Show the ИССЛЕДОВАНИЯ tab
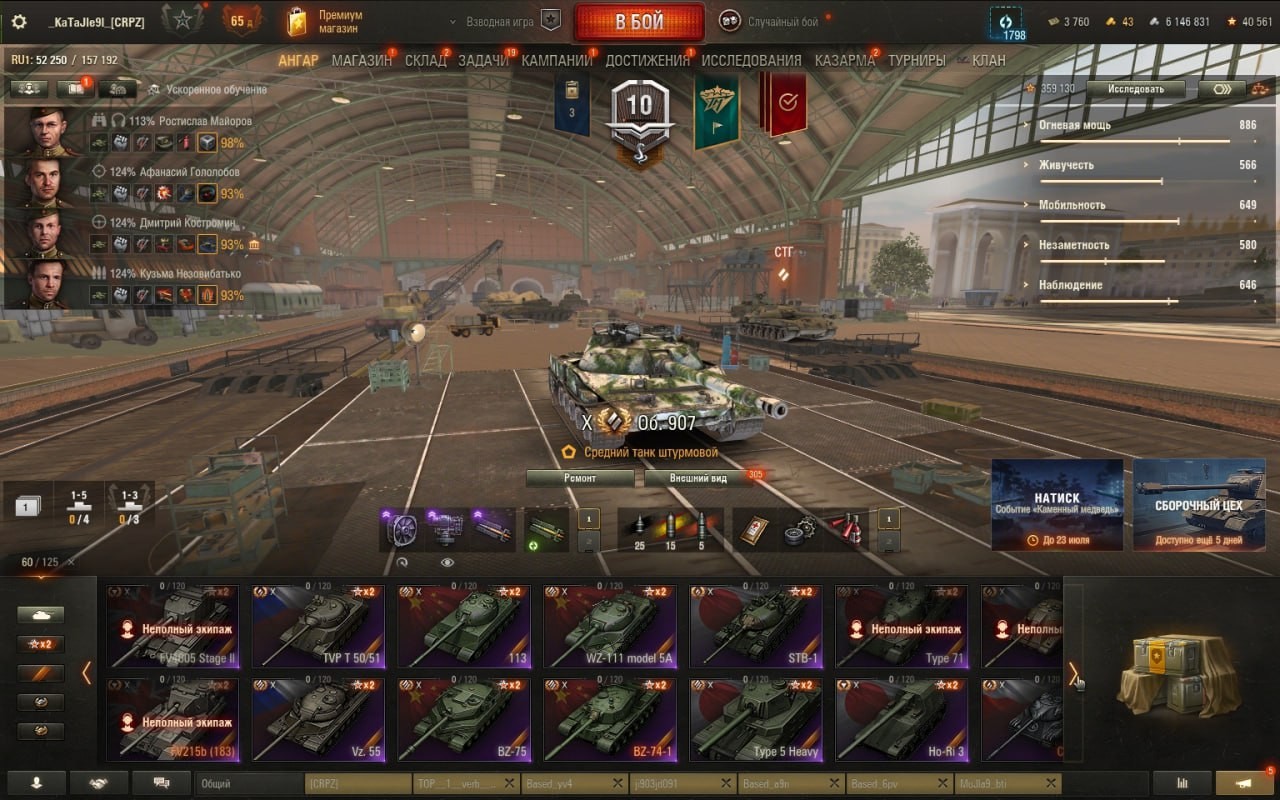The width and height of the screenshot is (1280, 800). point(751,60)
